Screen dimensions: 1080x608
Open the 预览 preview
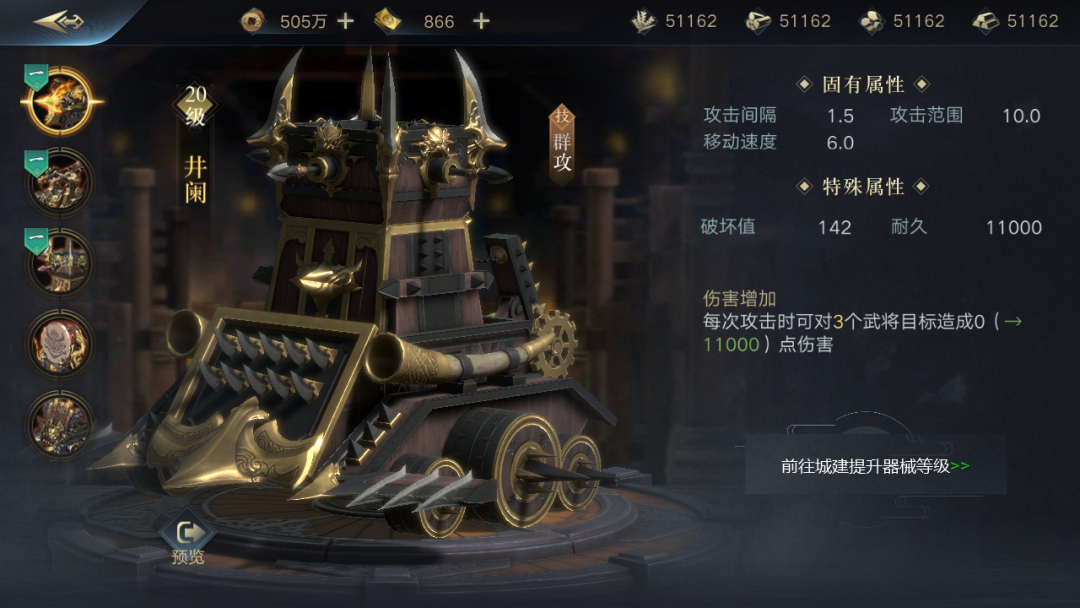187,541
